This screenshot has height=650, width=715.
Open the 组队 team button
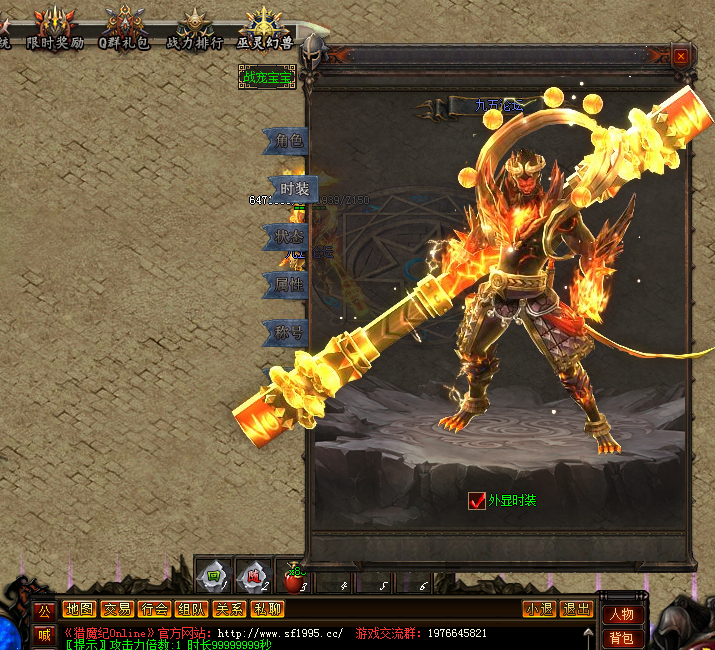click(x=191, y=609)
